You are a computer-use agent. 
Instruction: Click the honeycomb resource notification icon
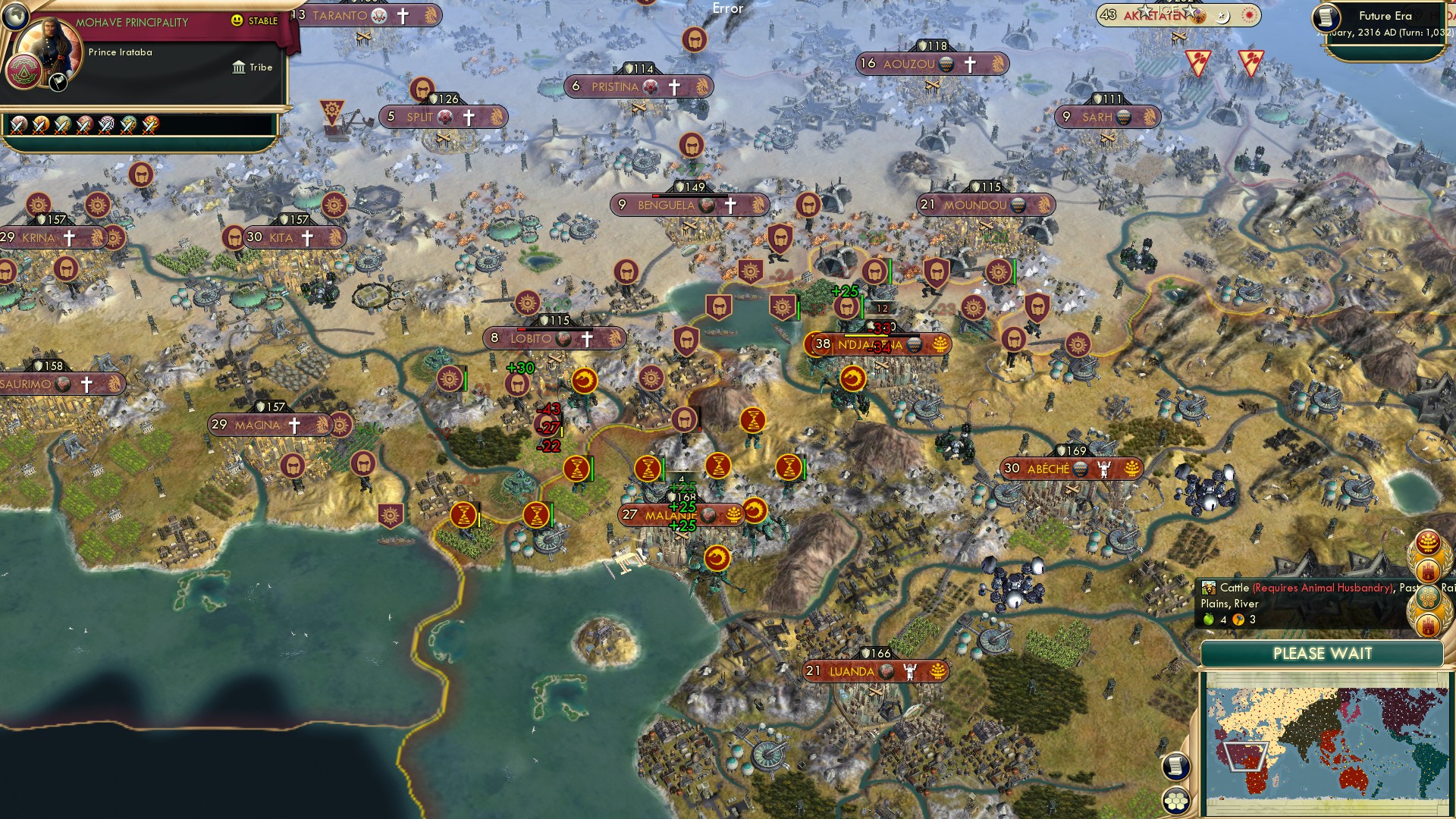[x=1428, y=596]
